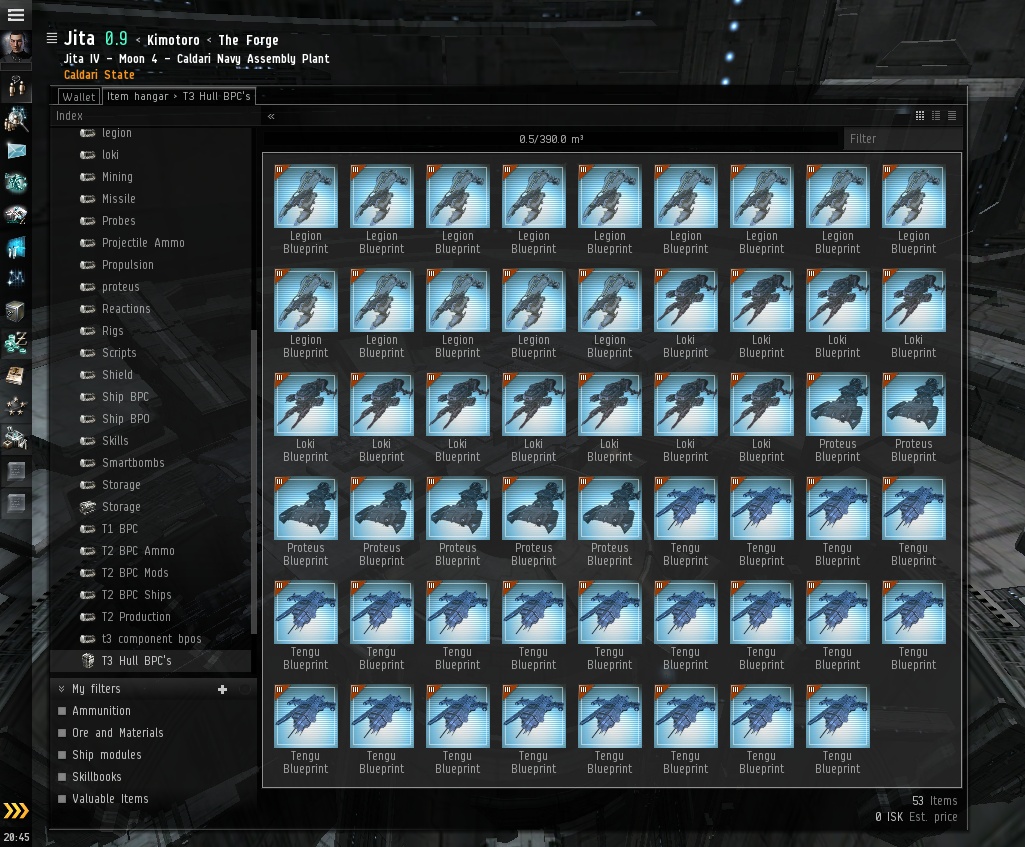1025x847 pixels.
Task: Expand the sidebar with yellow arrows
Action: [x=16, y=811]
